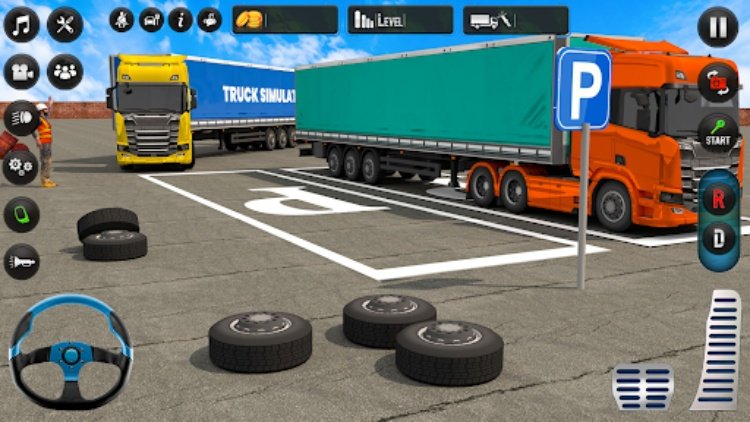Shift into drive gear D
Image resolution: width=750 pixels, height=422 pixels.
click(x=718, y=240)
